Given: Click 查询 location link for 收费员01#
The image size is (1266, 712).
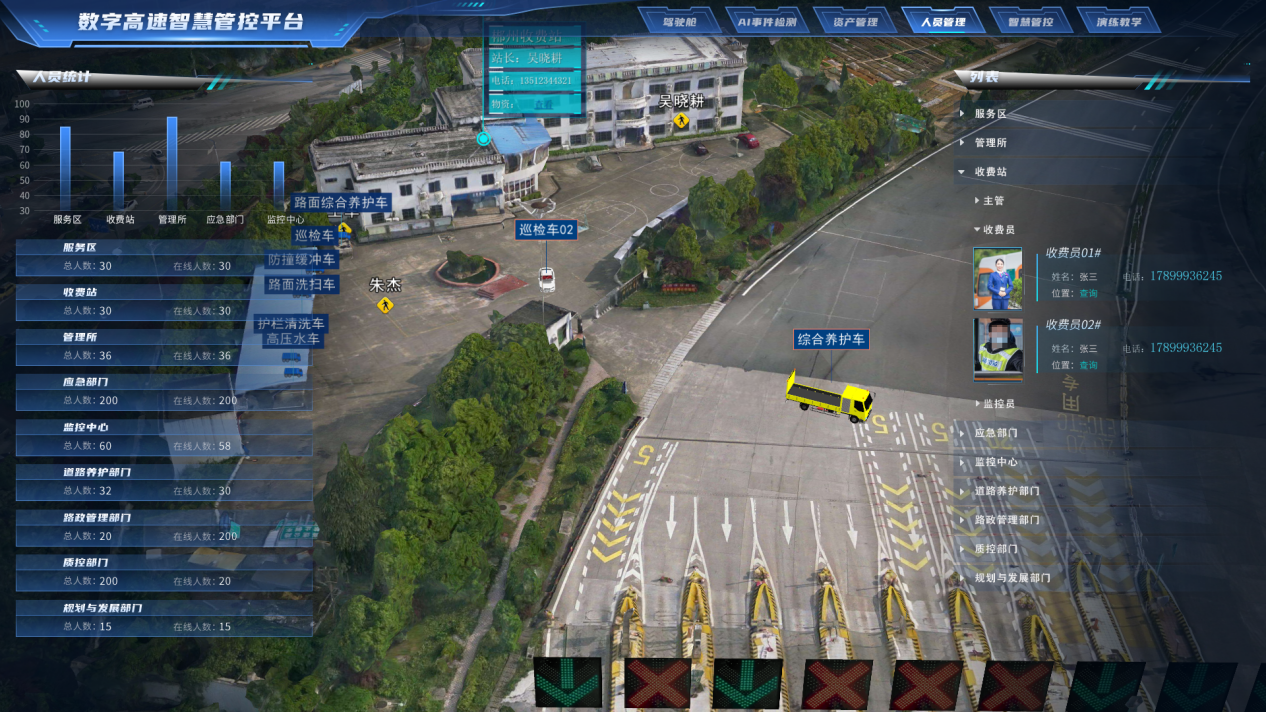Looking at the screenshot, I should coord(1088,293).
